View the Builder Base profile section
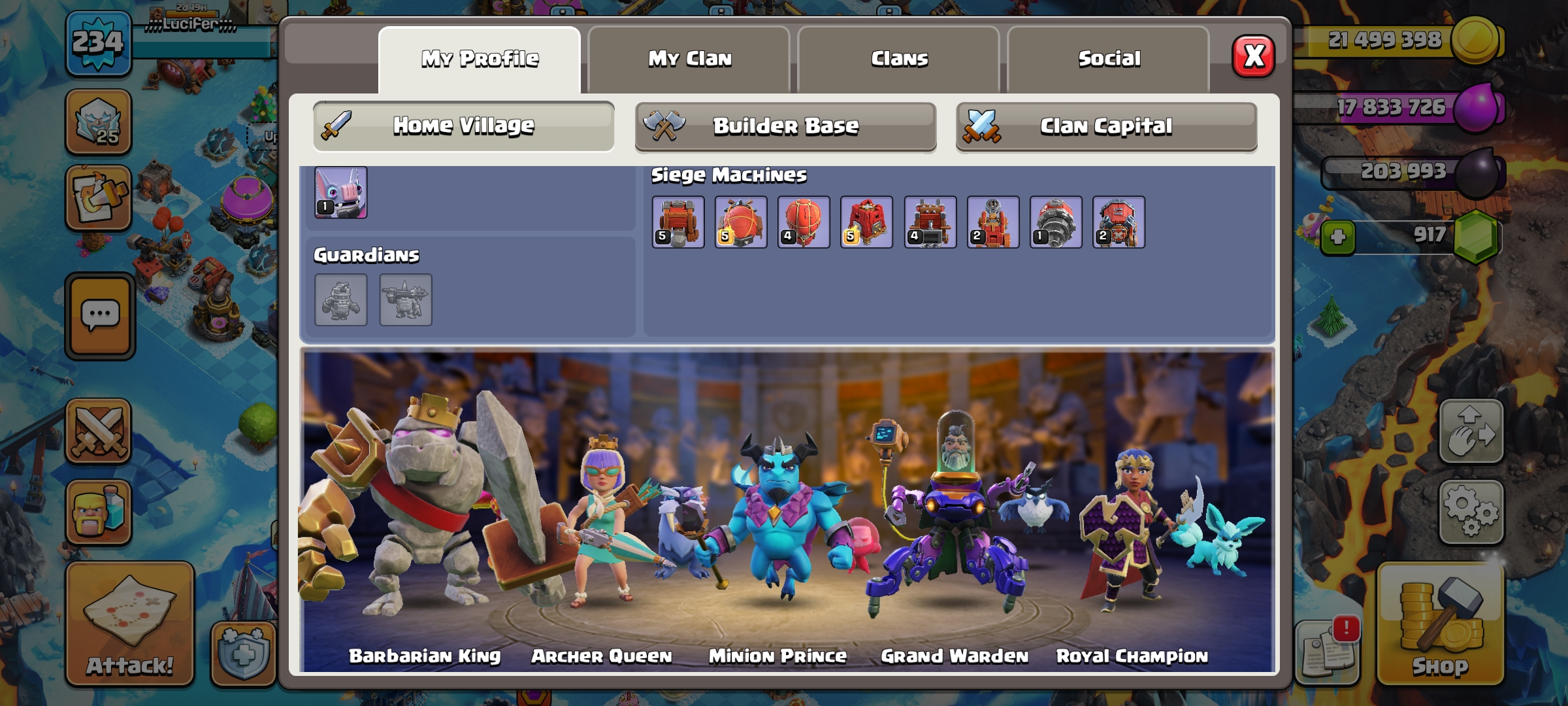 tap(785, 126)
